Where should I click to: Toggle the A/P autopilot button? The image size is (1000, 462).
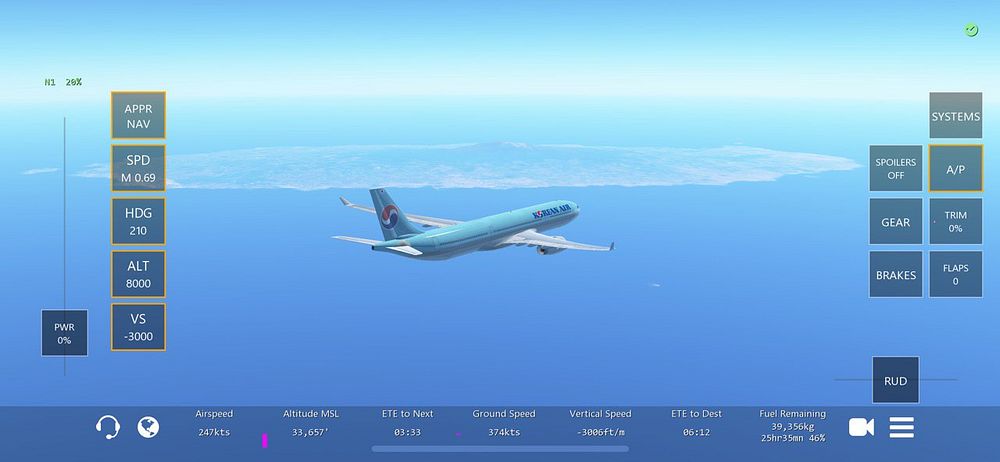pos(955,168)
